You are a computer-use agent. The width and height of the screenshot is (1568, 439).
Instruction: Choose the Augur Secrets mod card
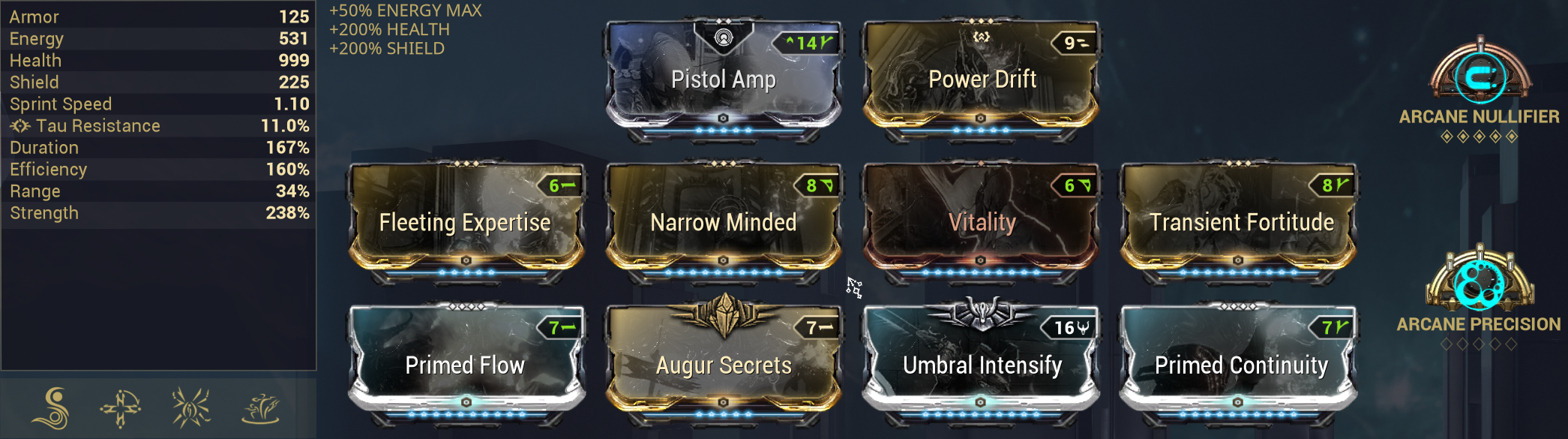pyautogui.click(x=723, y=365)
